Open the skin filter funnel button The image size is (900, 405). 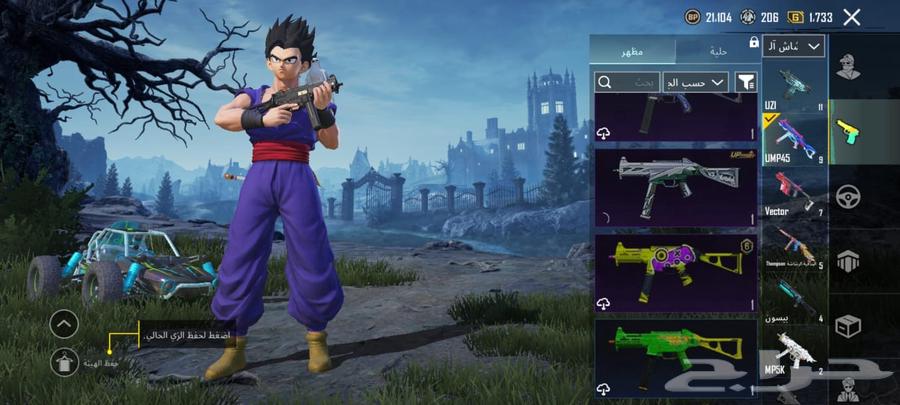pos(746,82)
